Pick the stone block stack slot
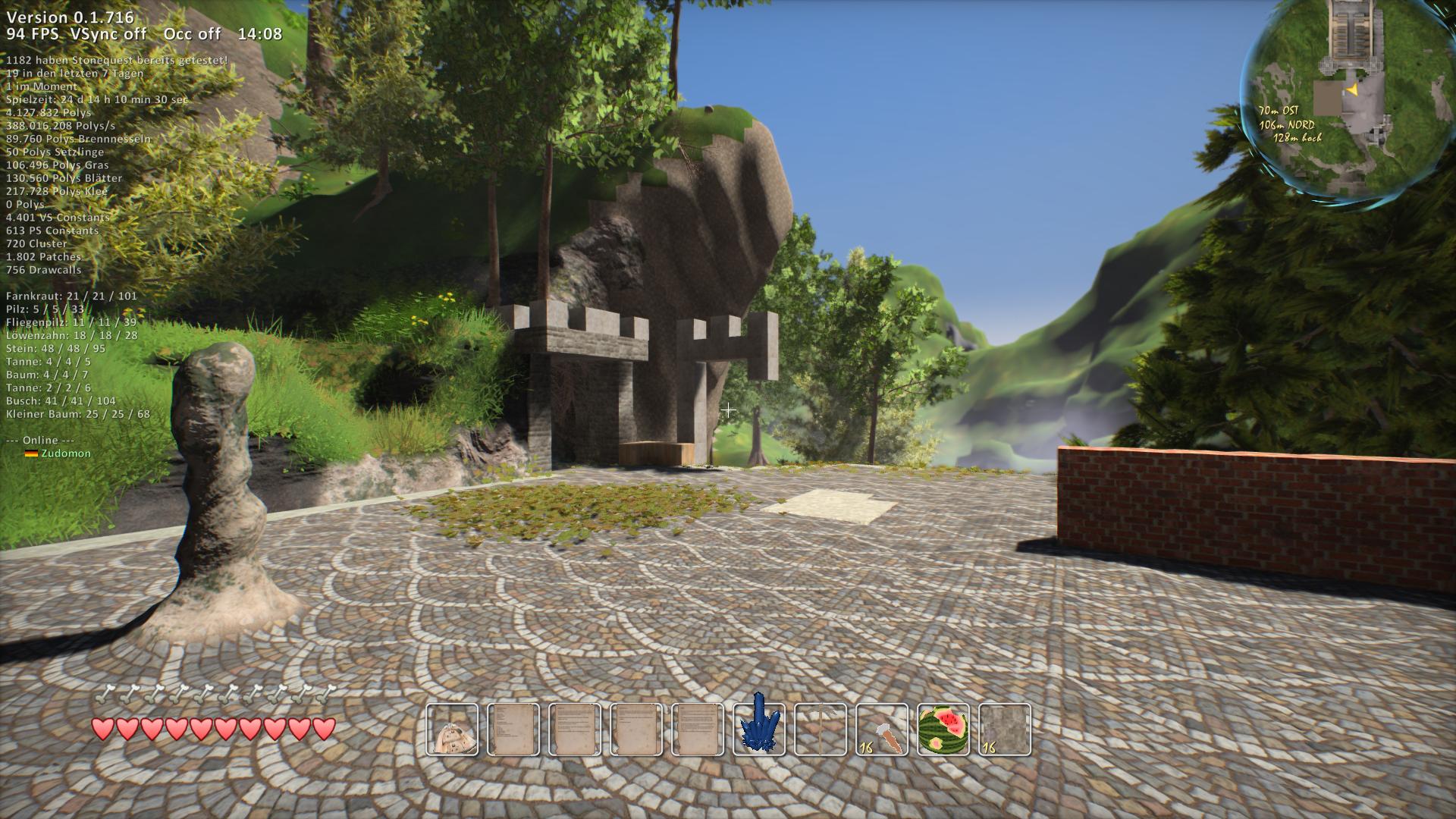The image size is (1456, 819). [x=1005, y=729]
